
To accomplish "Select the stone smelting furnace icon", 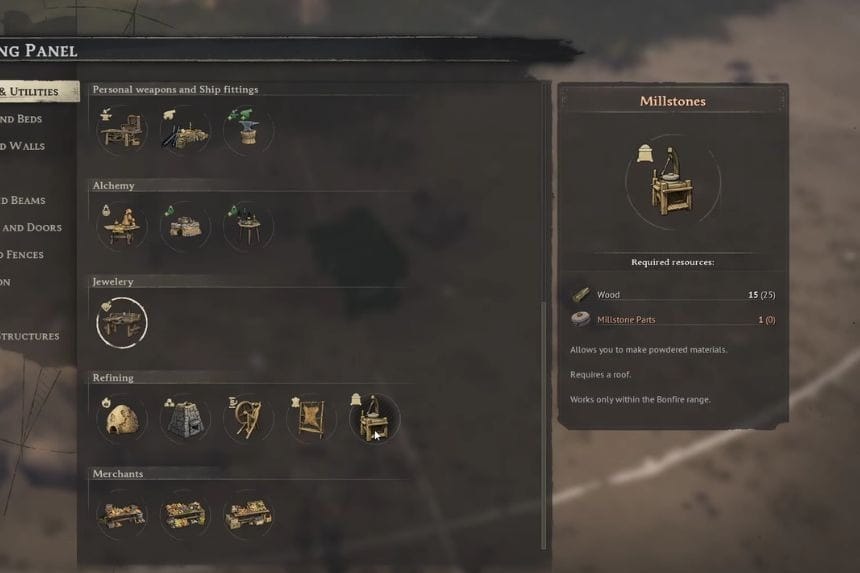I will tap(185, 418).
